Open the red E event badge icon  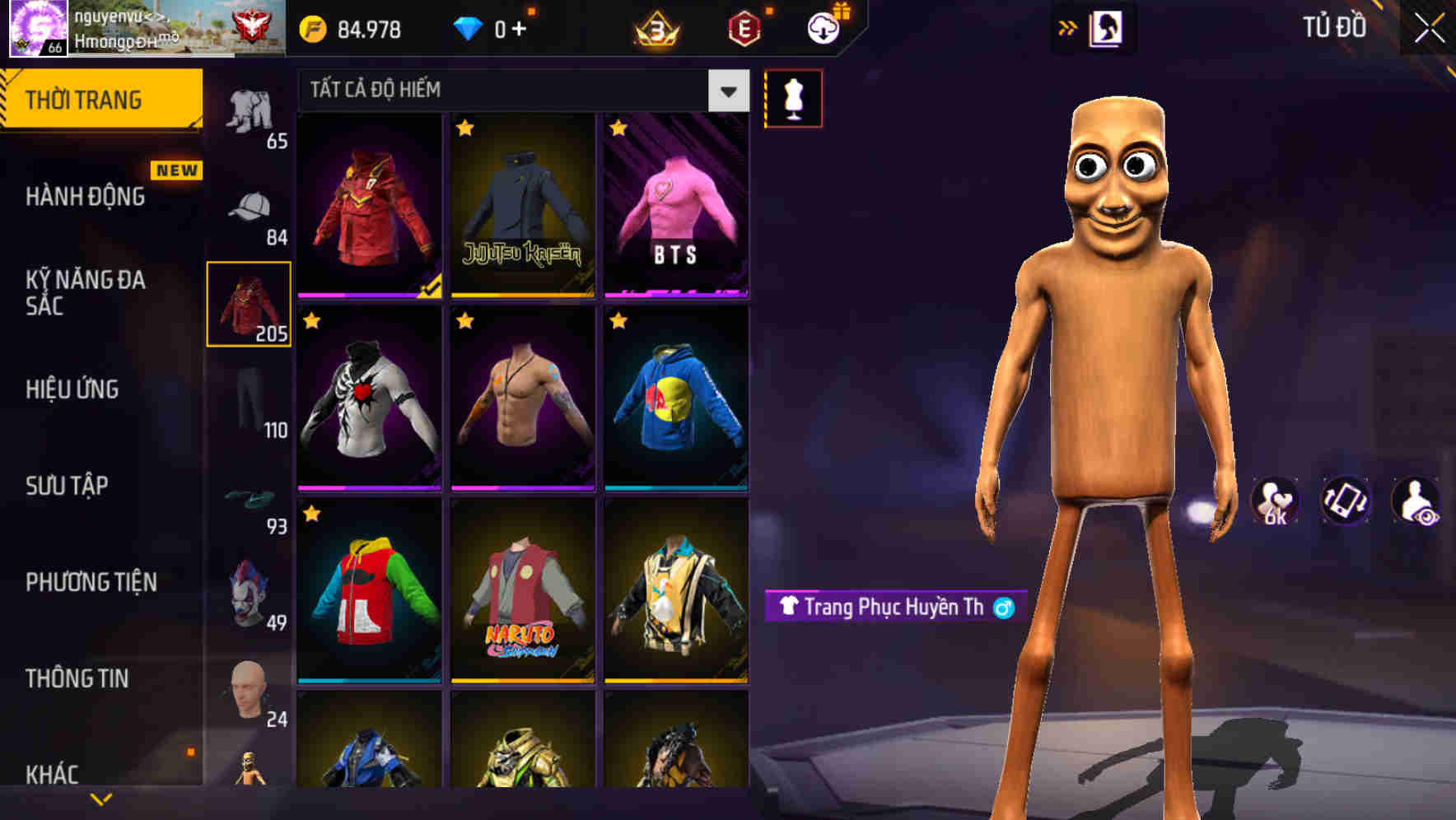[x=744, y=27]
